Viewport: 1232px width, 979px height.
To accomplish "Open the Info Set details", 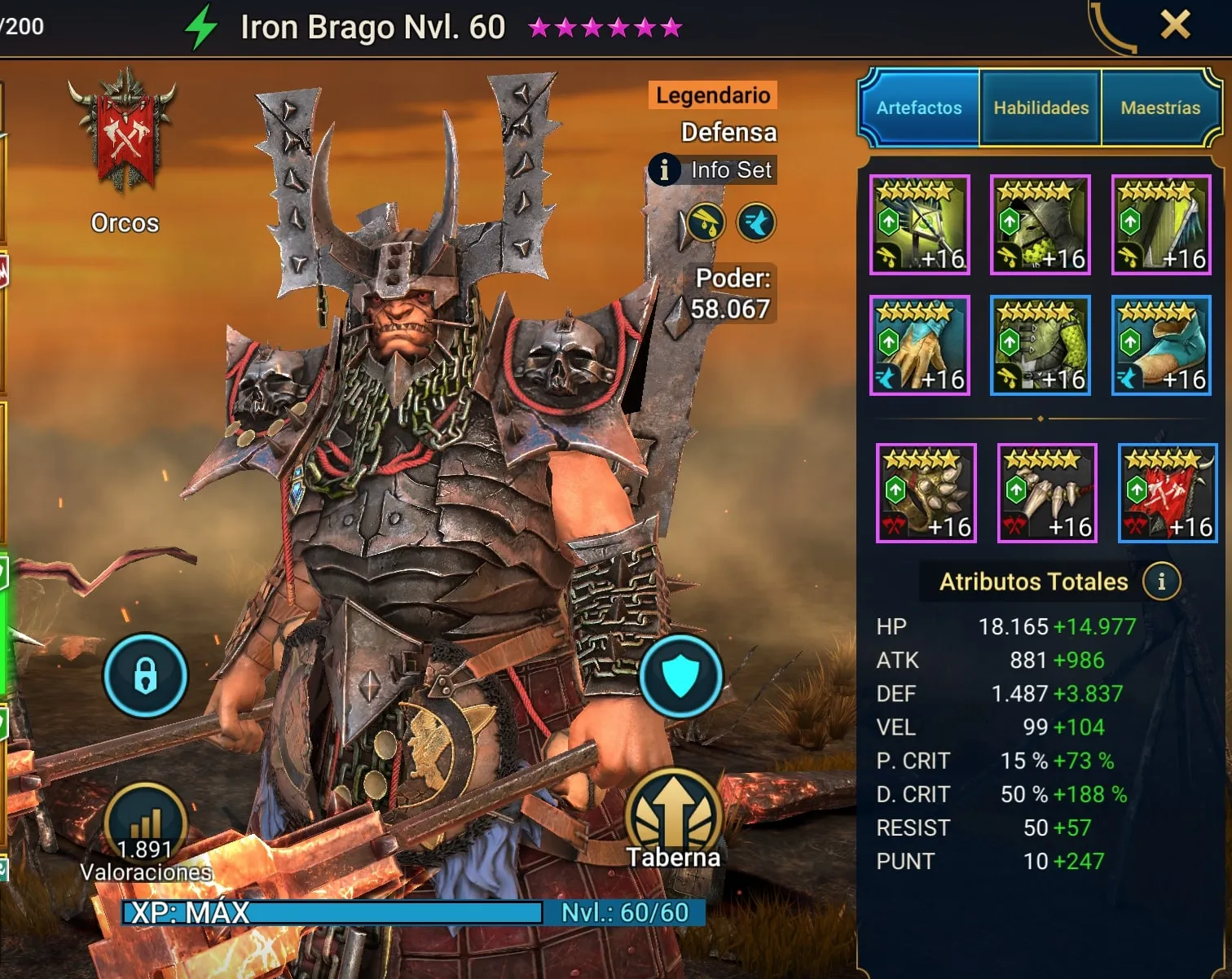I will coord(713,170).
